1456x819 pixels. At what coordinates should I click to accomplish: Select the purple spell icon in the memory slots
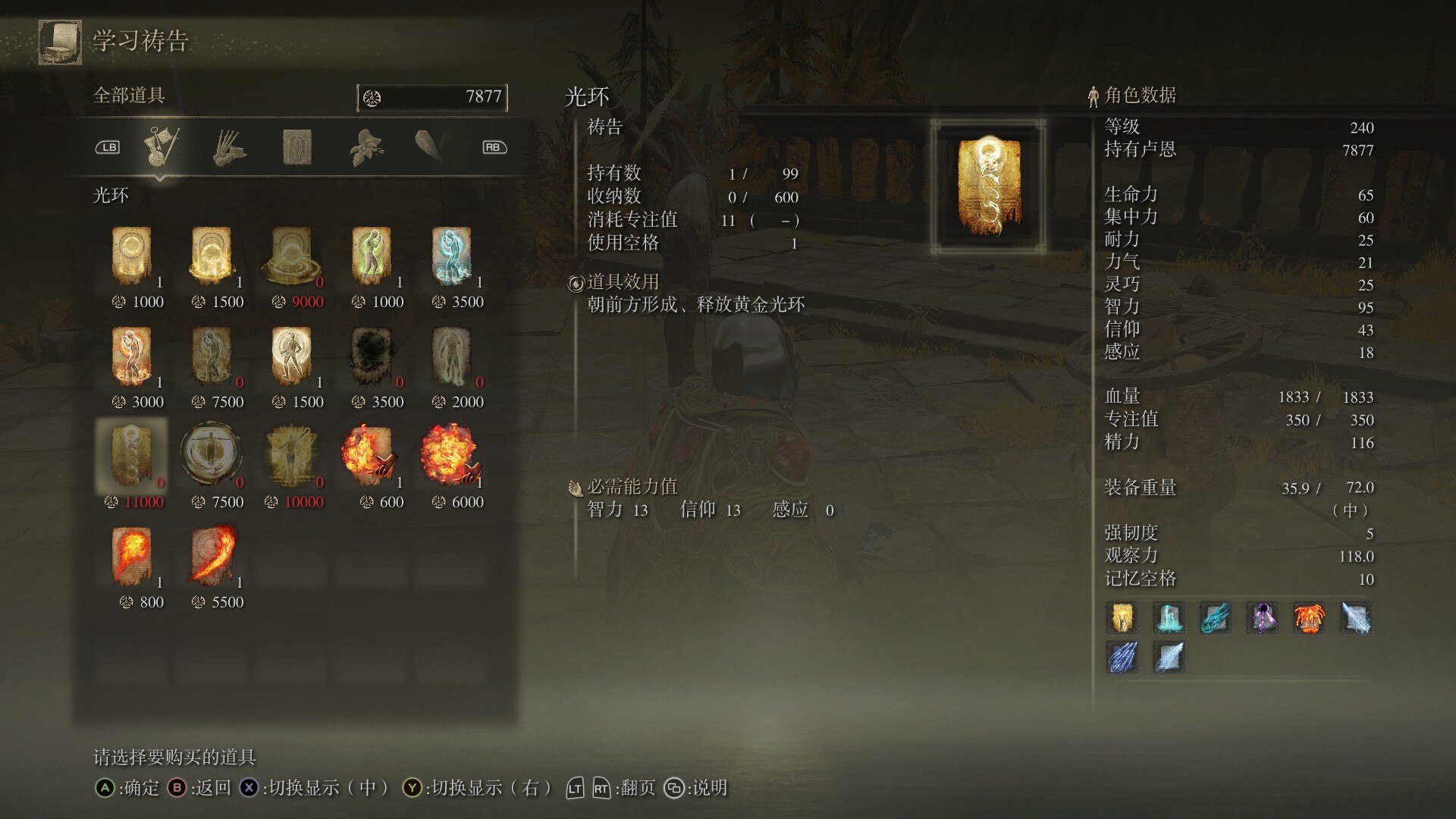pos(1263,619)
